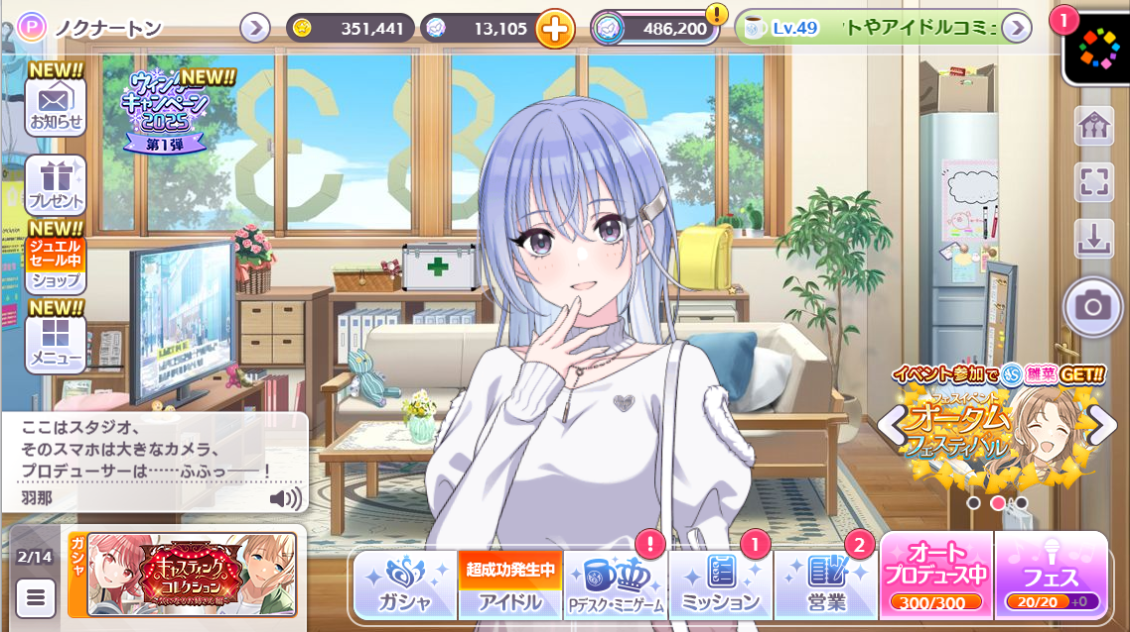
Task: Open the camera photo mode
Action: click(x=1094, y=306)
